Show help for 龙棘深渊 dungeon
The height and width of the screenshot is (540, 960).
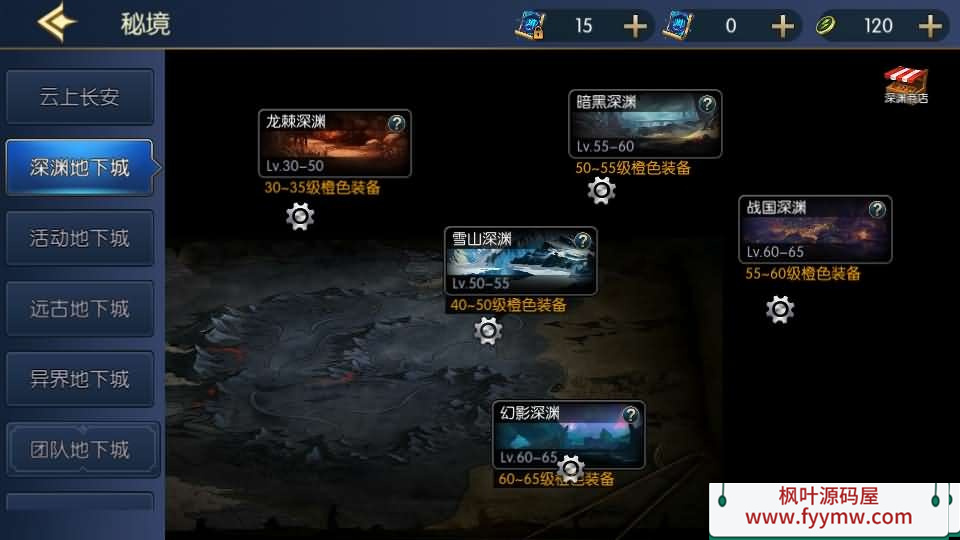[x=397, y=124]
